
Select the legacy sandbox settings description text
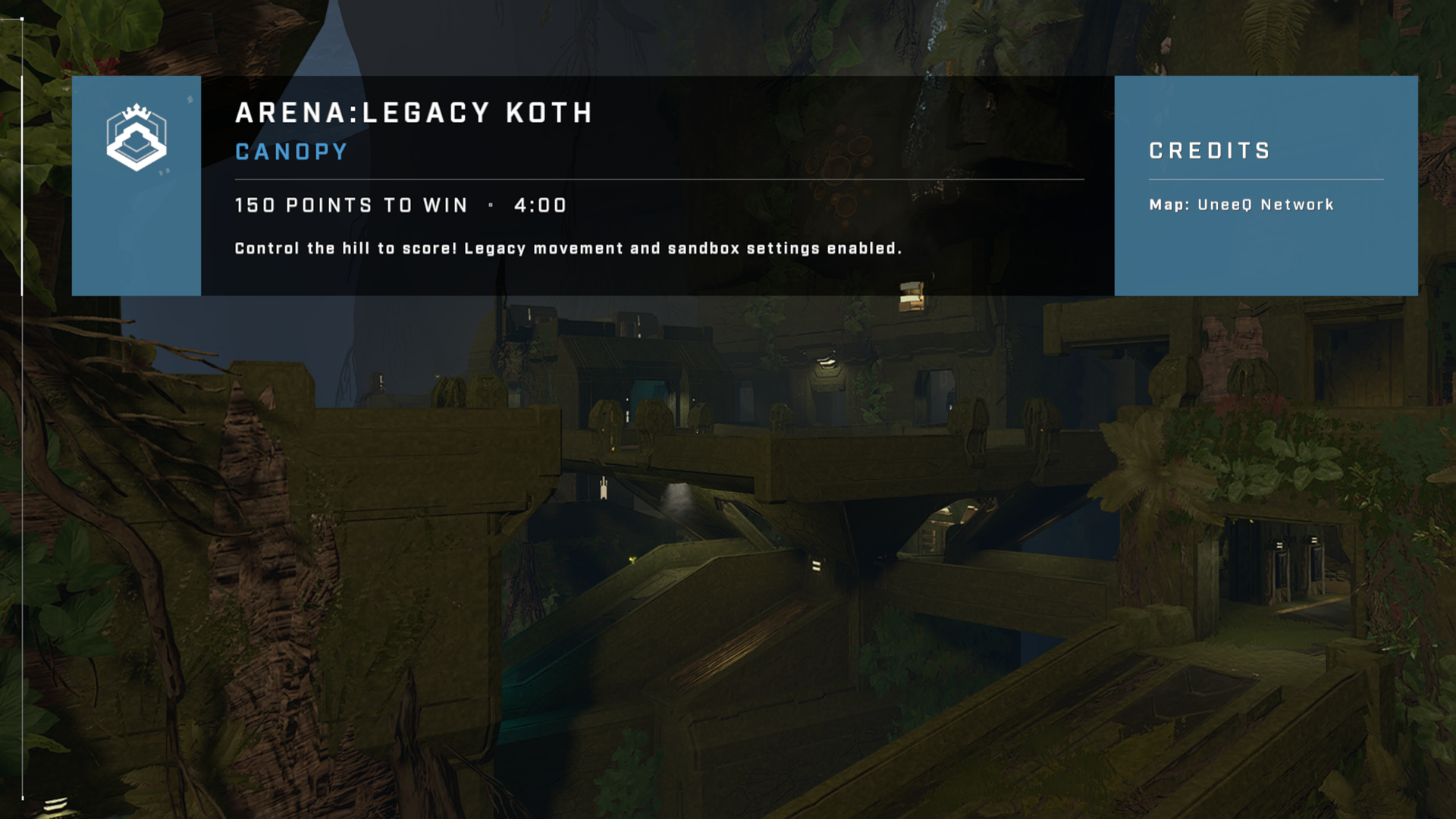(x=569, y=247)
